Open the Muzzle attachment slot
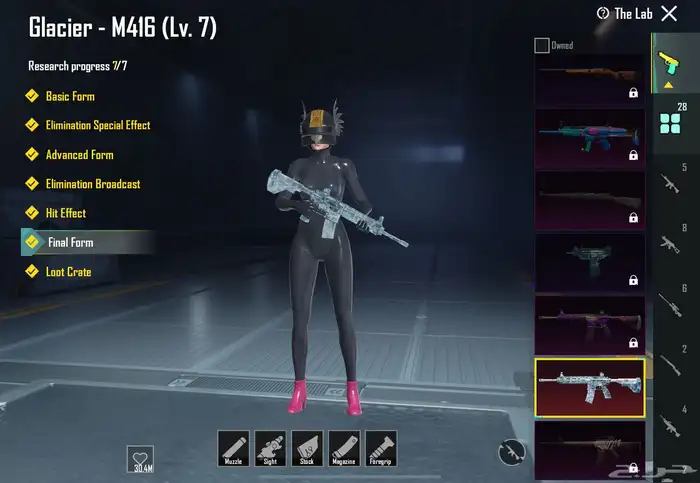 point(233,448)
